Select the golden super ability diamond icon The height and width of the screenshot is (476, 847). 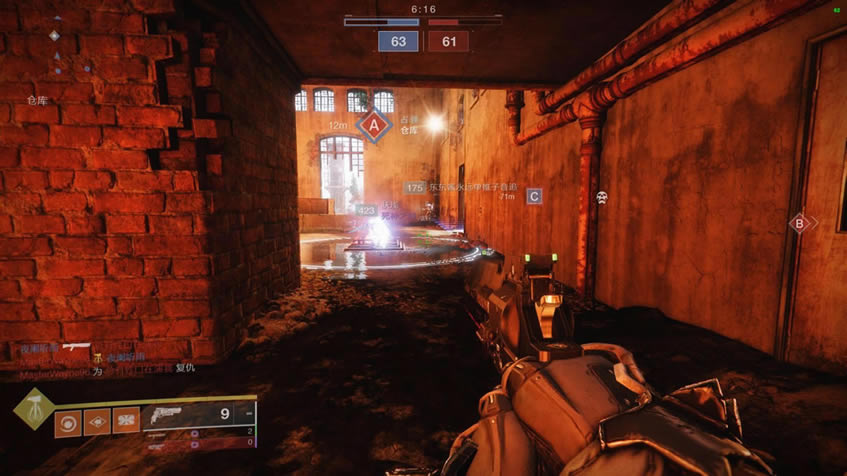coord(32,408)
